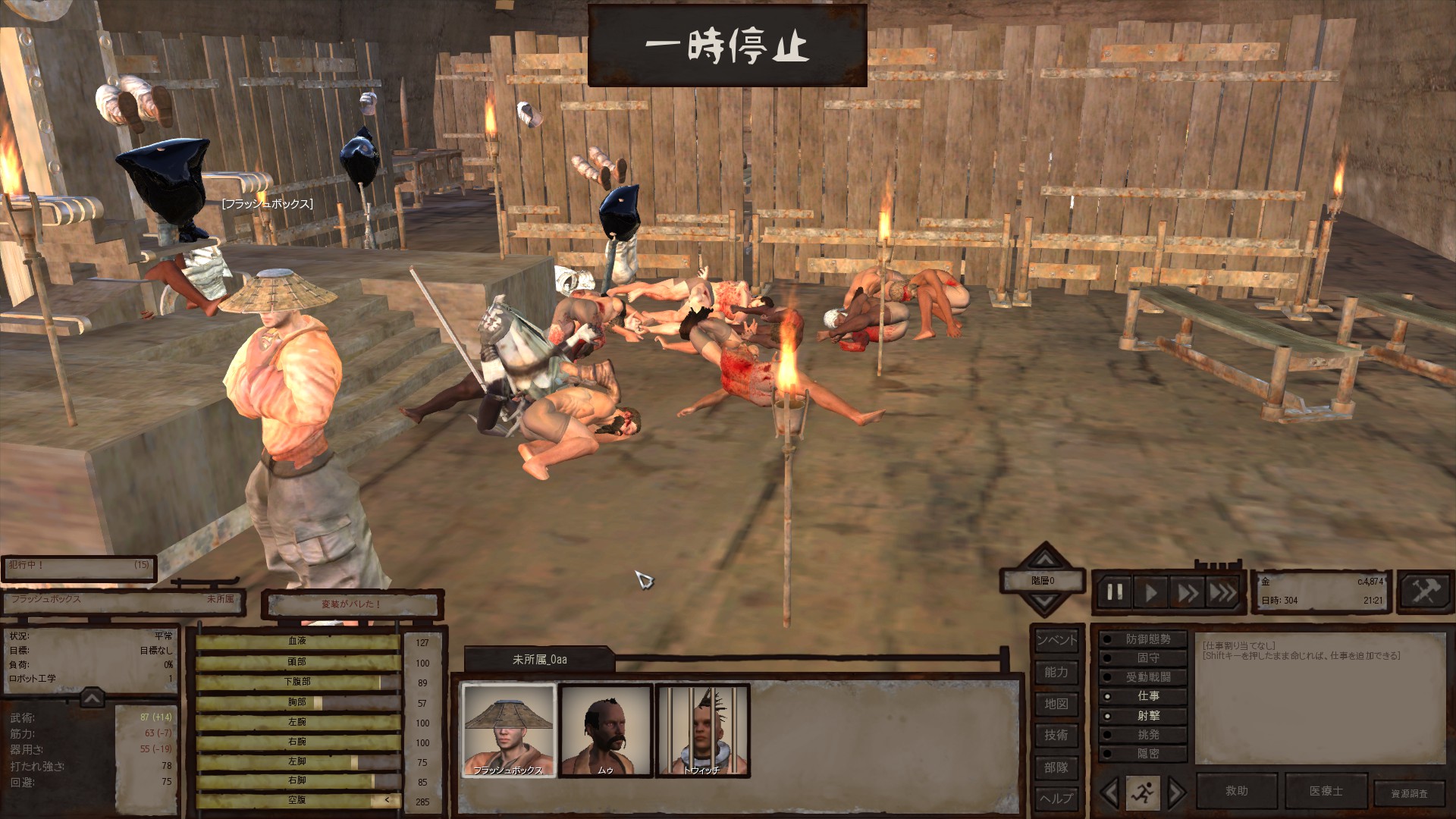Screen dimensions: 1456x819
Task: Resume game at normal speed
Action: pyautogui.click(x=1151, y=592)
